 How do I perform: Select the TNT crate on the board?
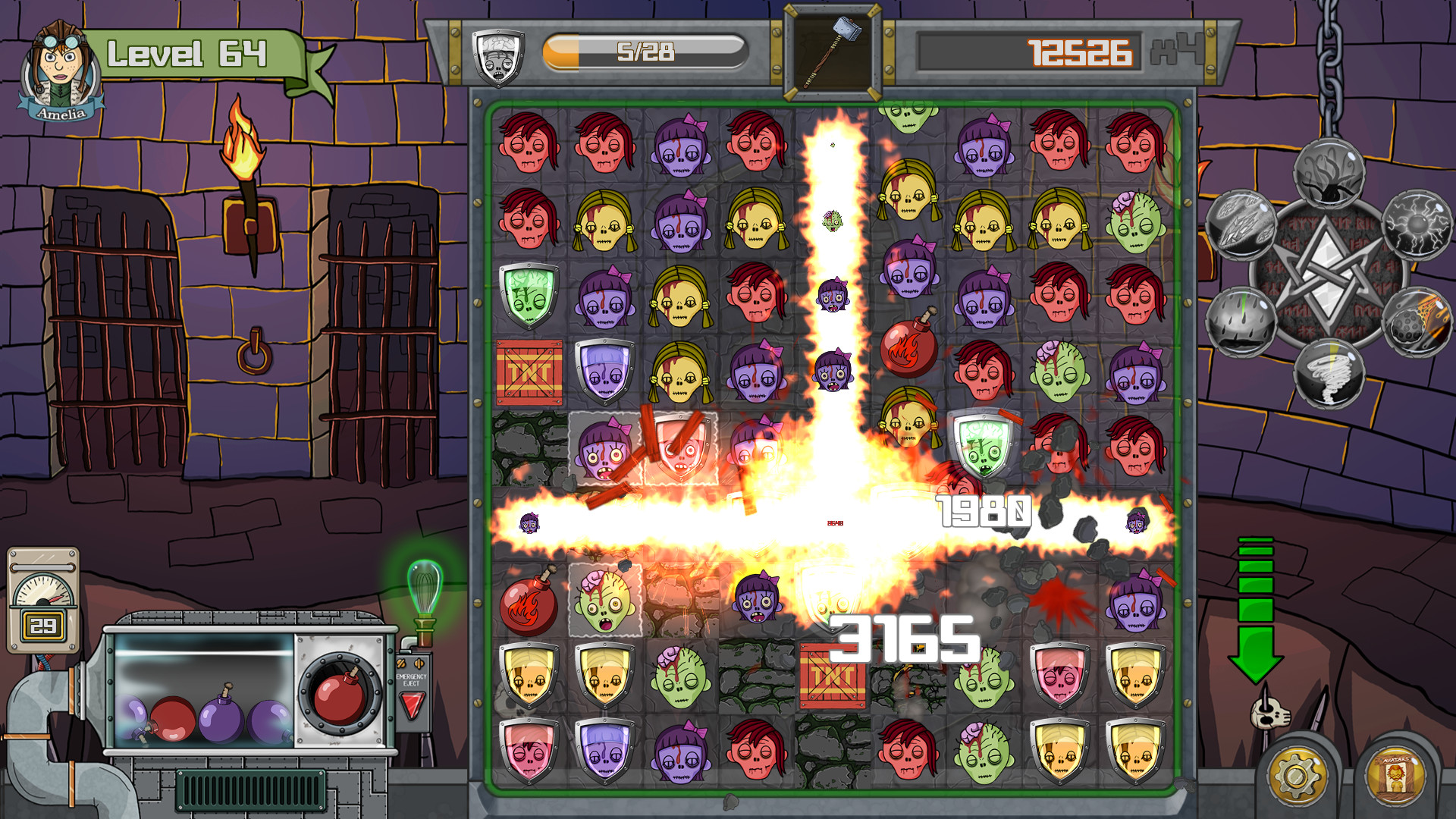coord(531,372)
